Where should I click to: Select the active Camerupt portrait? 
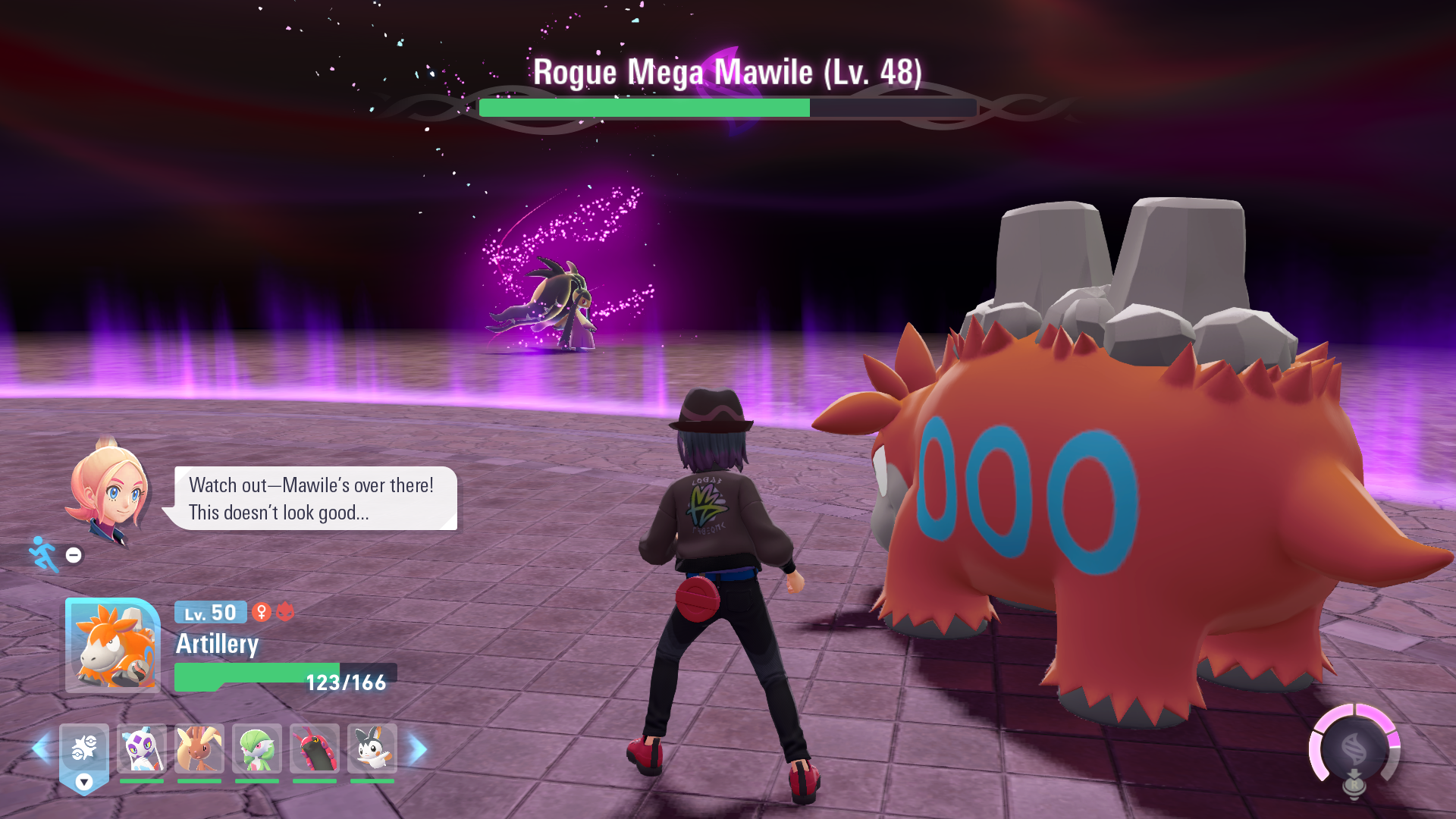point(113,645)
